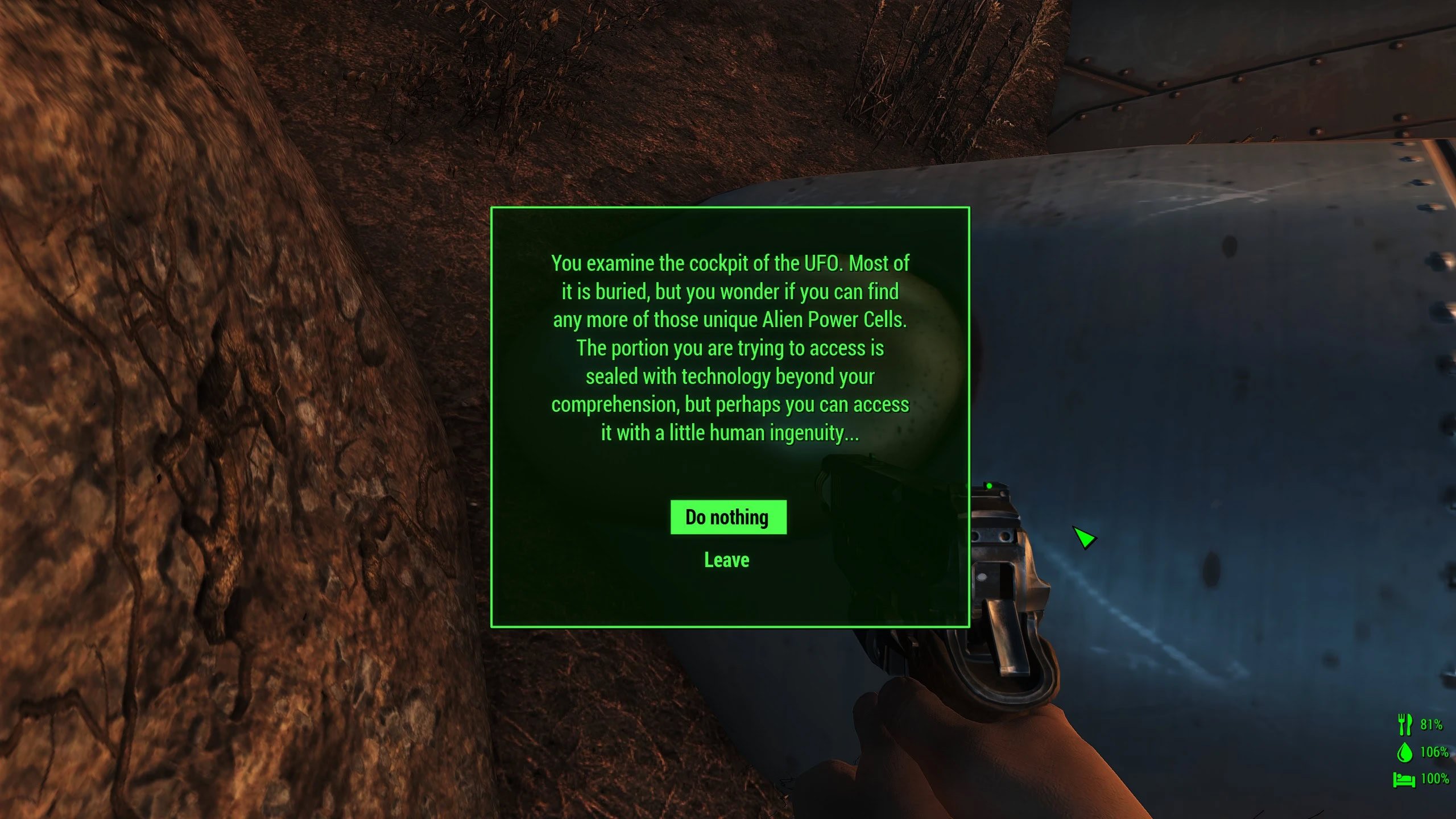The width and height of the screenshot is (1456, 819).
Task: Select "Leave" to exit the dialog
Action: coord(726,560)
